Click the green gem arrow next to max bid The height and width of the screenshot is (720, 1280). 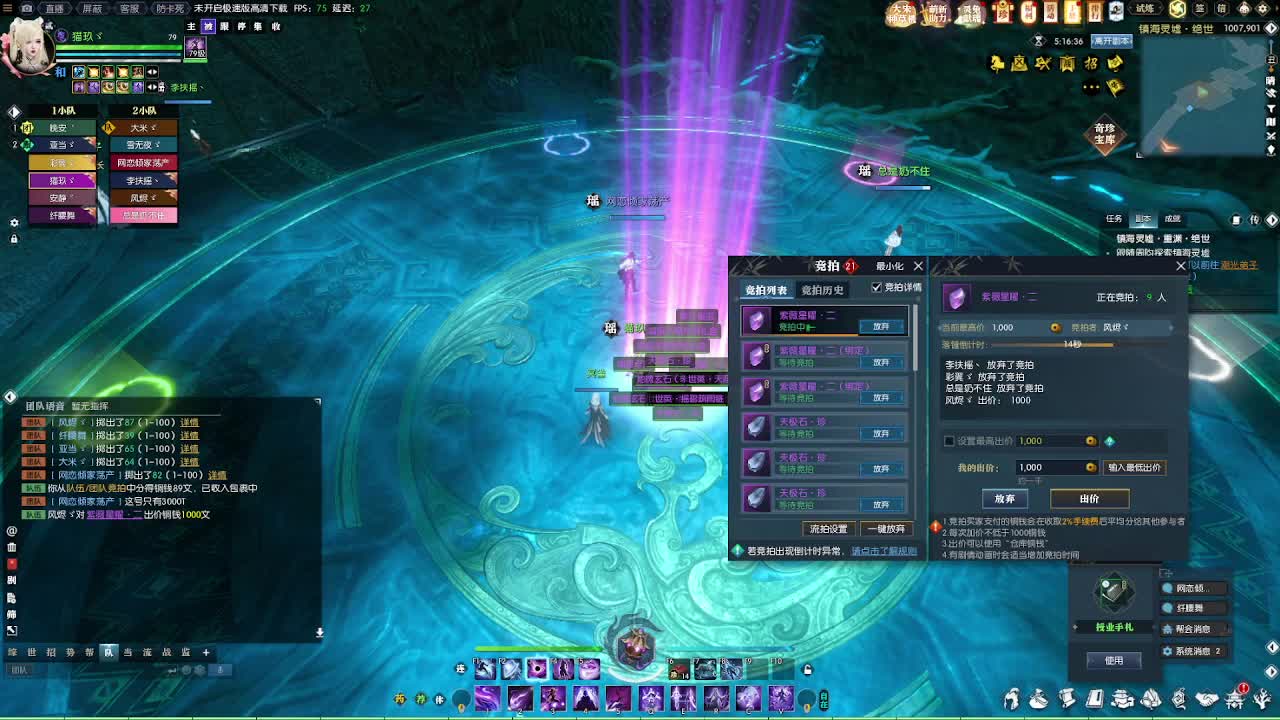[1109, 441]
